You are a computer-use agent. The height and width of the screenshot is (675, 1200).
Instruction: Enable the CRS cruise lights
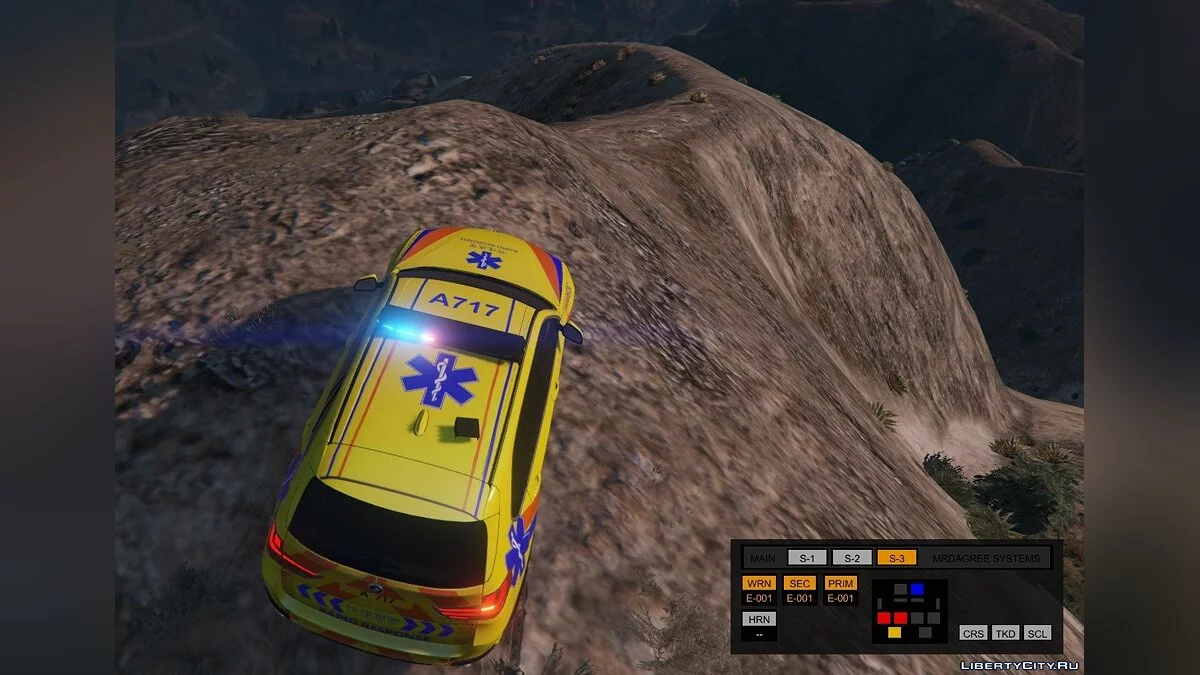point(973,633)
